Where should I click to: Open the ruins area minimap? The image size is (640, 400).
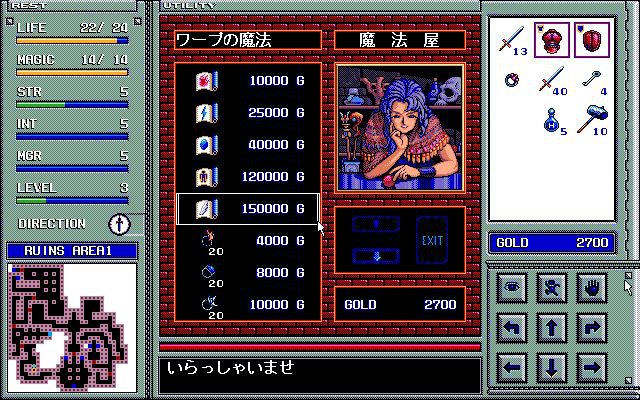[72, 326]
